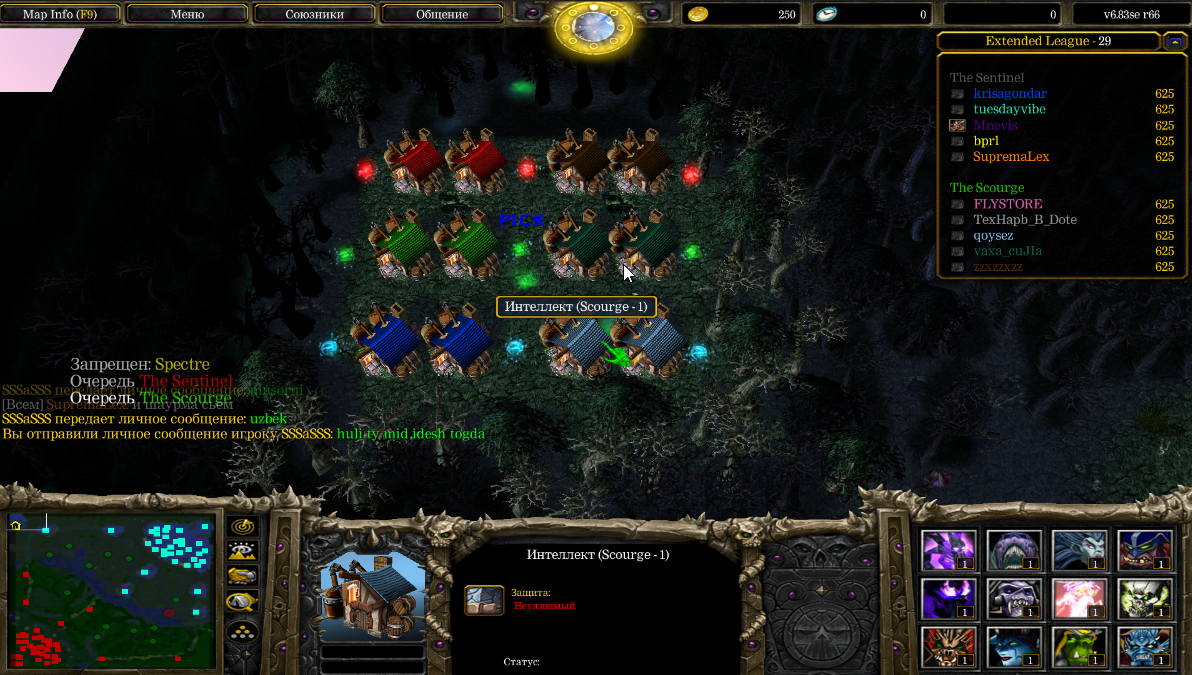Open the Меню game menu
The height and width of the screenshot is (675, 1192).
[187, 14]
